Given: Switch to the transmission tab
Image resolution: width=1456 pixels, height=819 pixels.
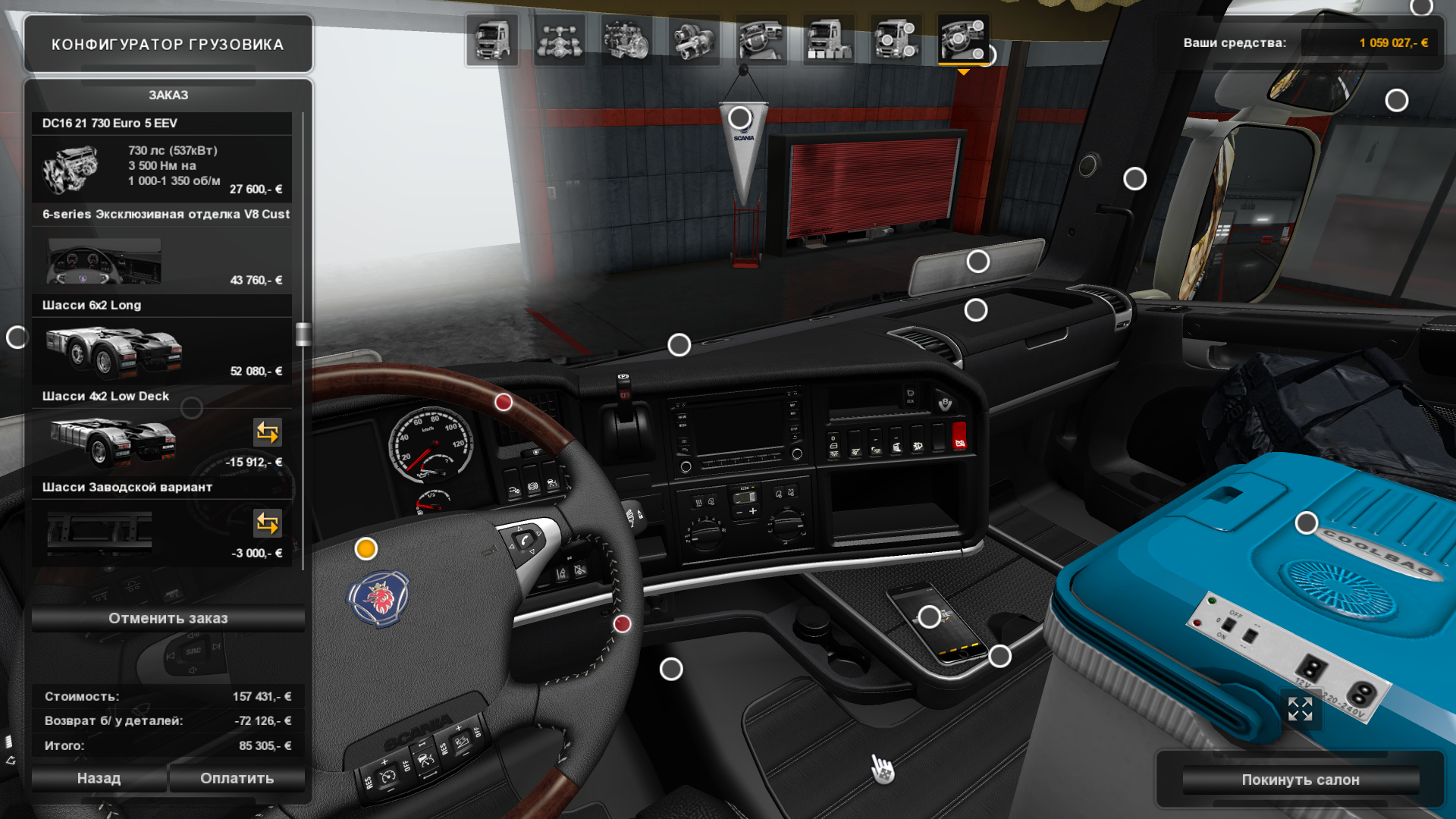Looking at the screenshot, I should coord(694,40).
